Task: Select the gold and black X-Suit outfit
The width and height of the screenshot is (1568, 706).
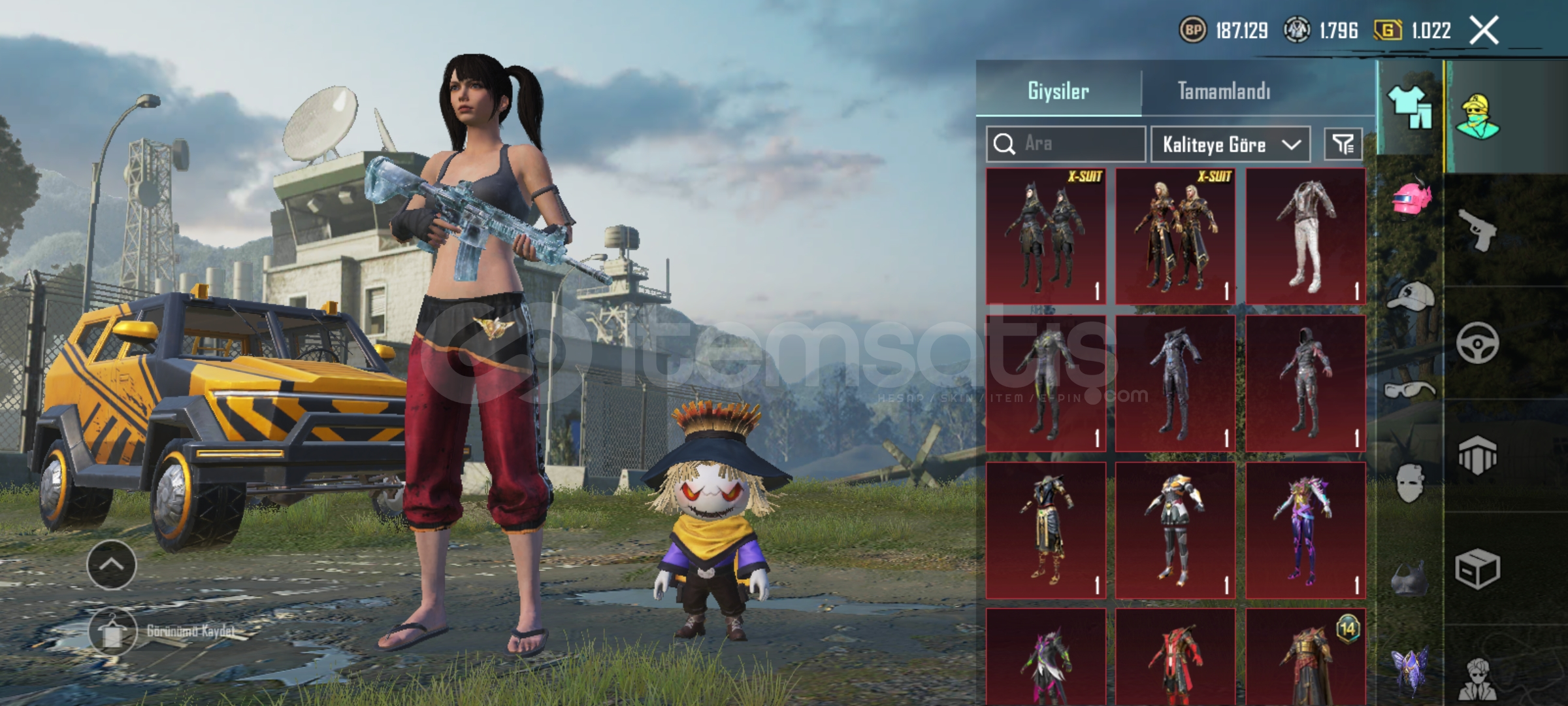Action: [x=1175, y=236]
